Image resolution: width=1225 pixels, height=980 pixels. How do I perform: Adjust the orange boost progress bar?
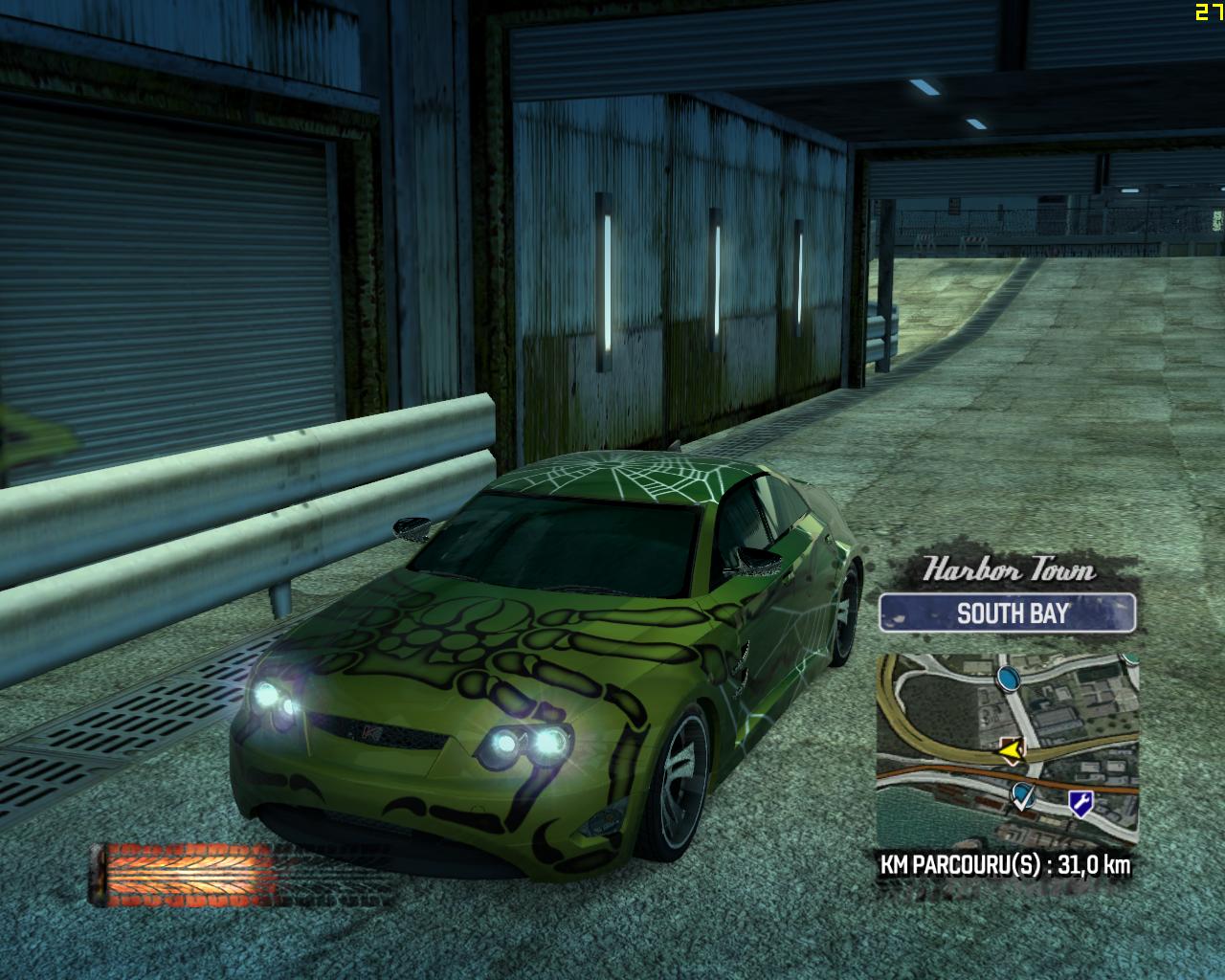click(x=187, y=874)
